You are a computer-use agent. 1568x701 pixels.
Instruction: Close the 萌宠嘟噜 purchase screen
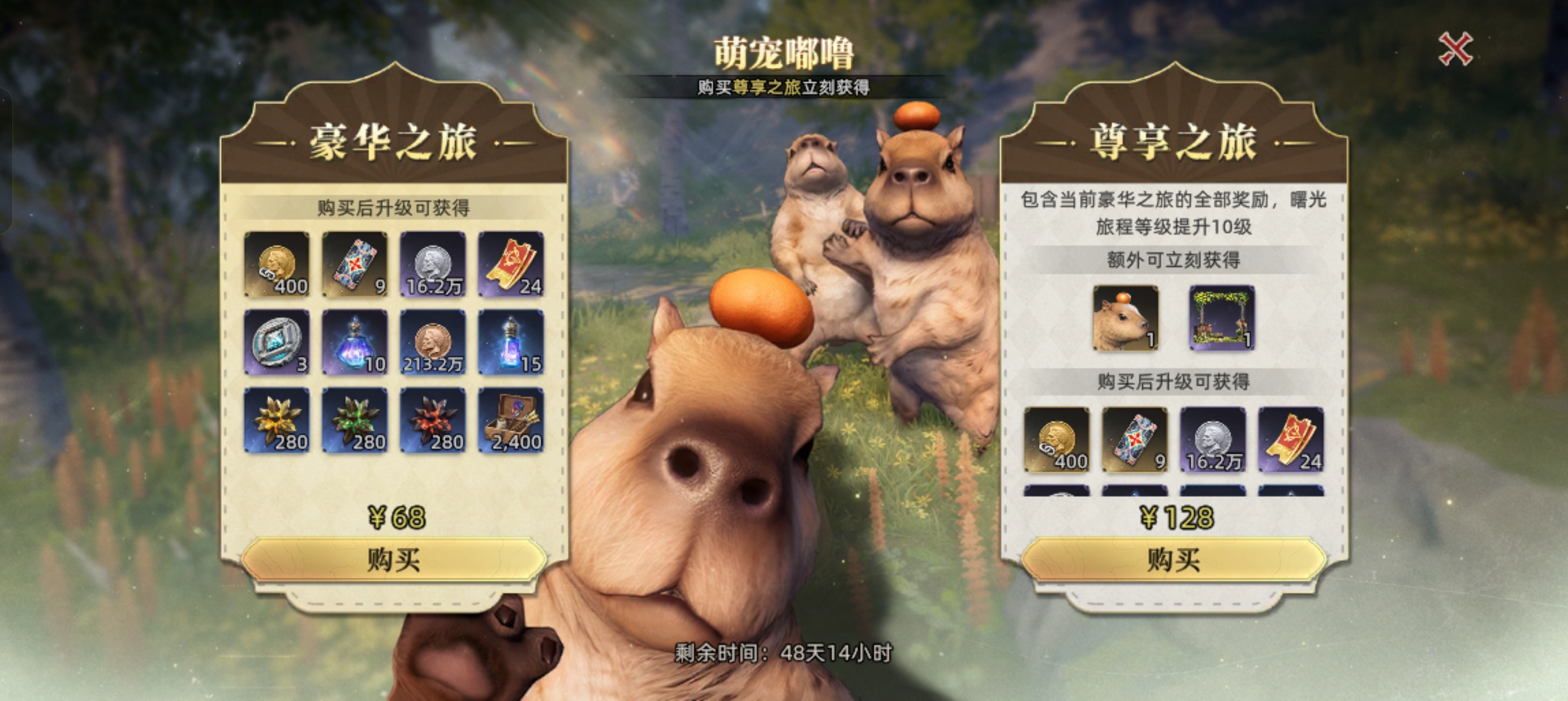pyautogui.click(x=1455, y=49)
